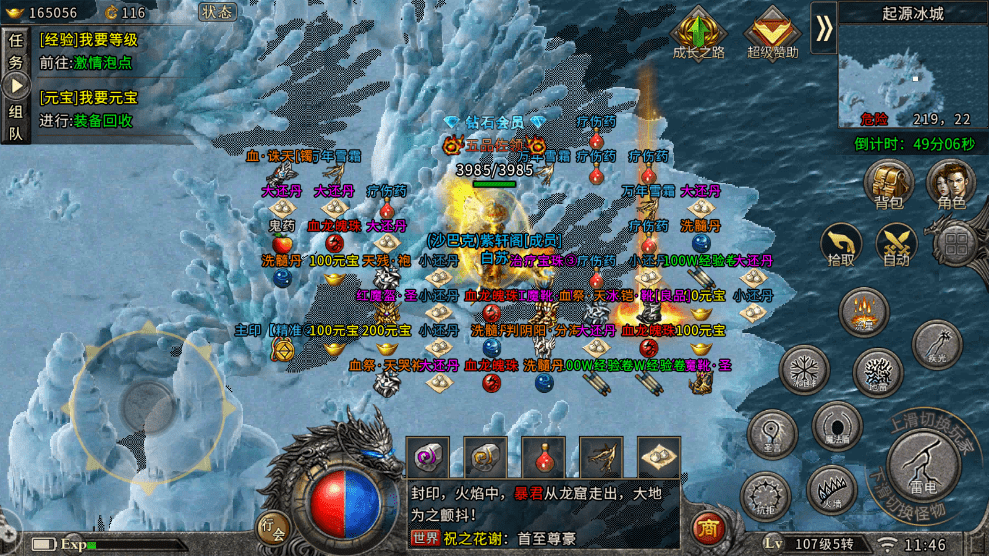Open the 超级赞助 super sponsor icon
This screenshot has height=556, width=989.
[772, 33]
